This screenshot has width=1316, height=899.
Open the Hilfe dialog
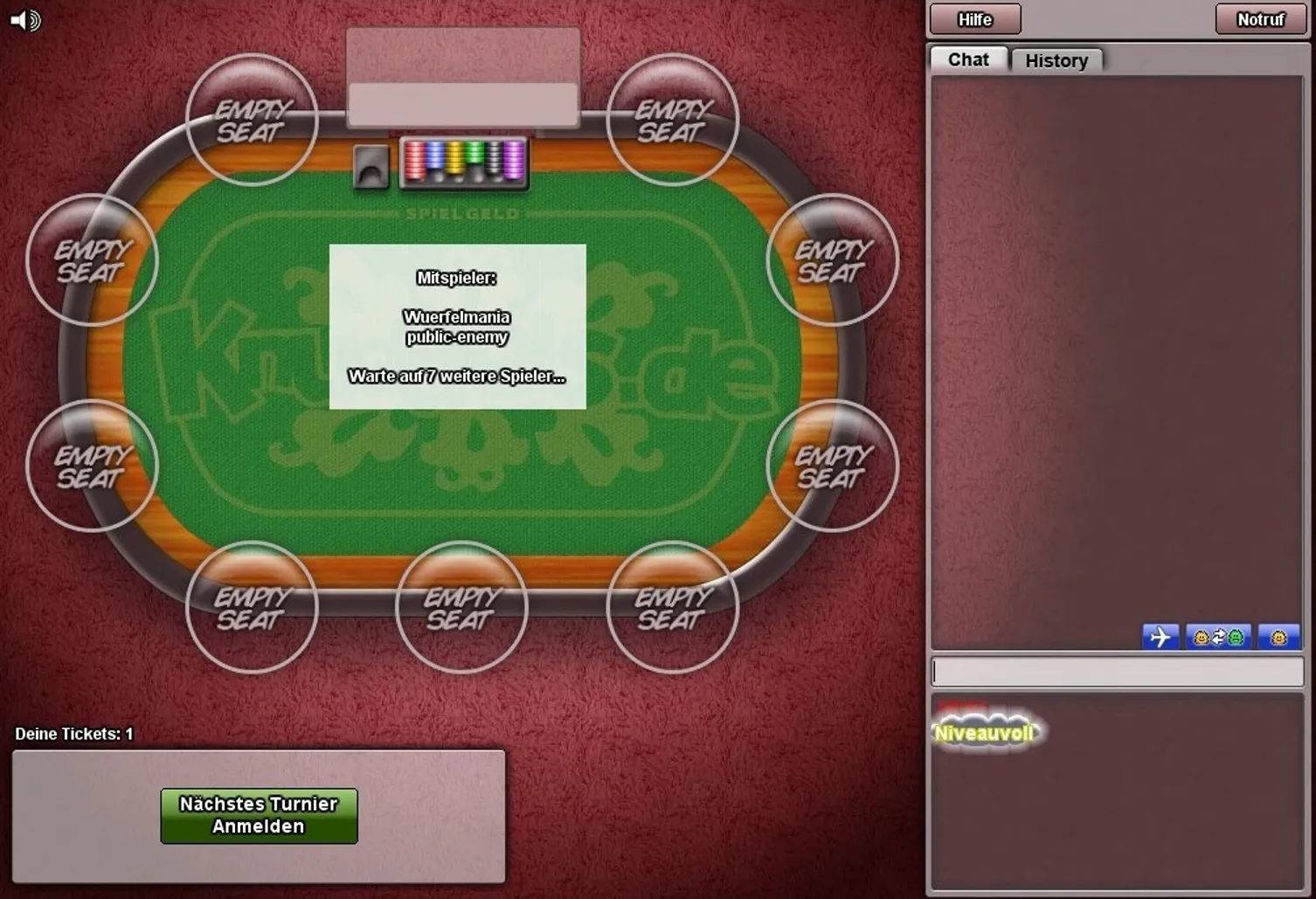pos(973,18)
